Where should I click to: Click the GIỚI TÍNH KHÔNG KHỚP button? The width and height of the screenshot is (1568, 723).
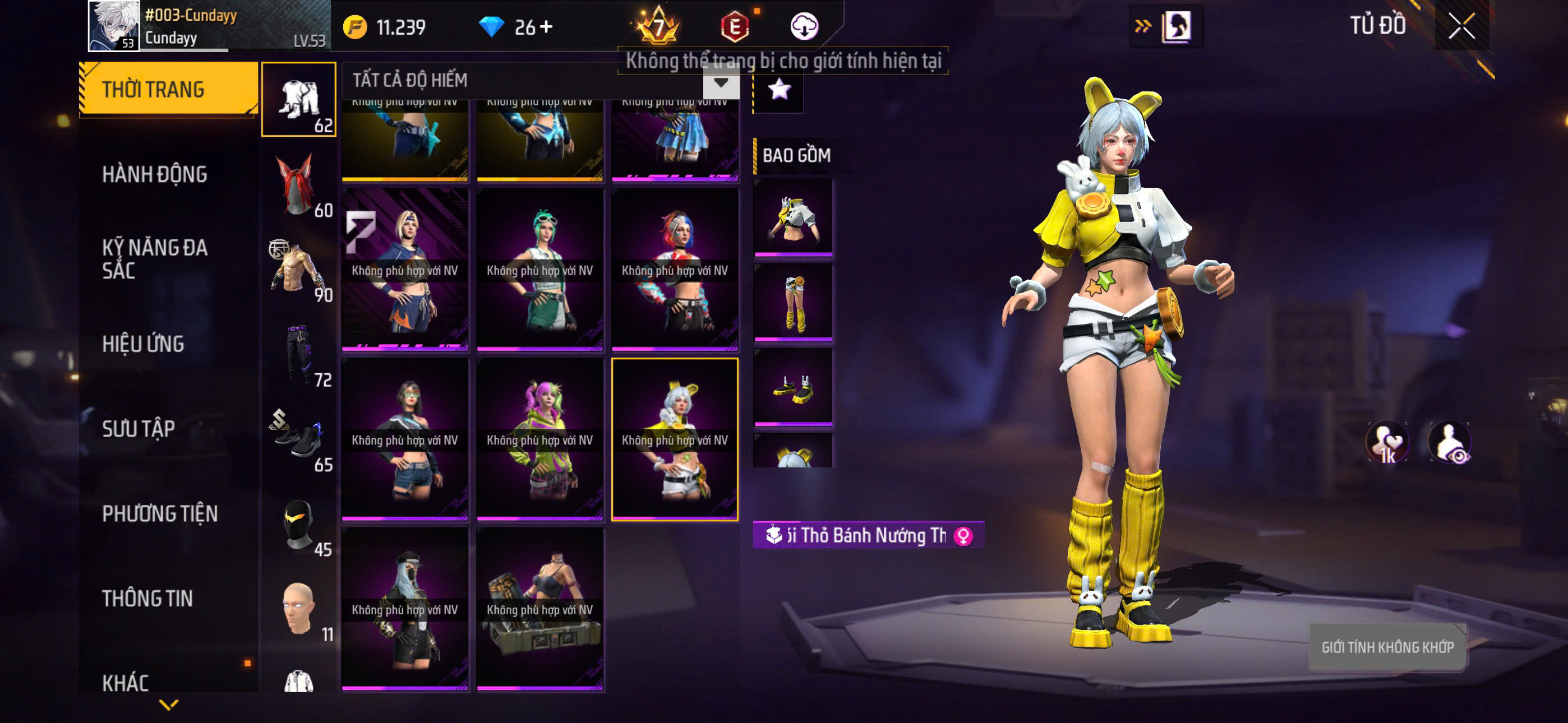tap(1387, 647)
